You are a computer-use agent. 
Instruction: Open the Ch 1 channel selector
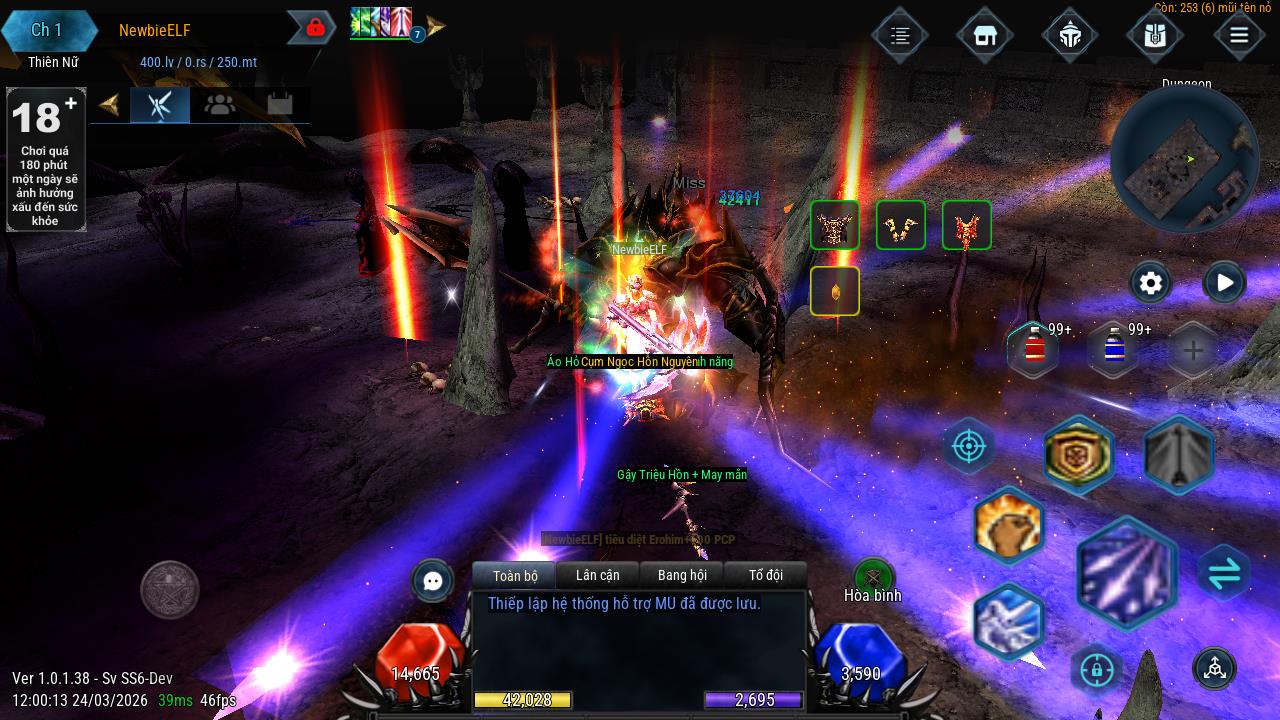coord(48,30)
